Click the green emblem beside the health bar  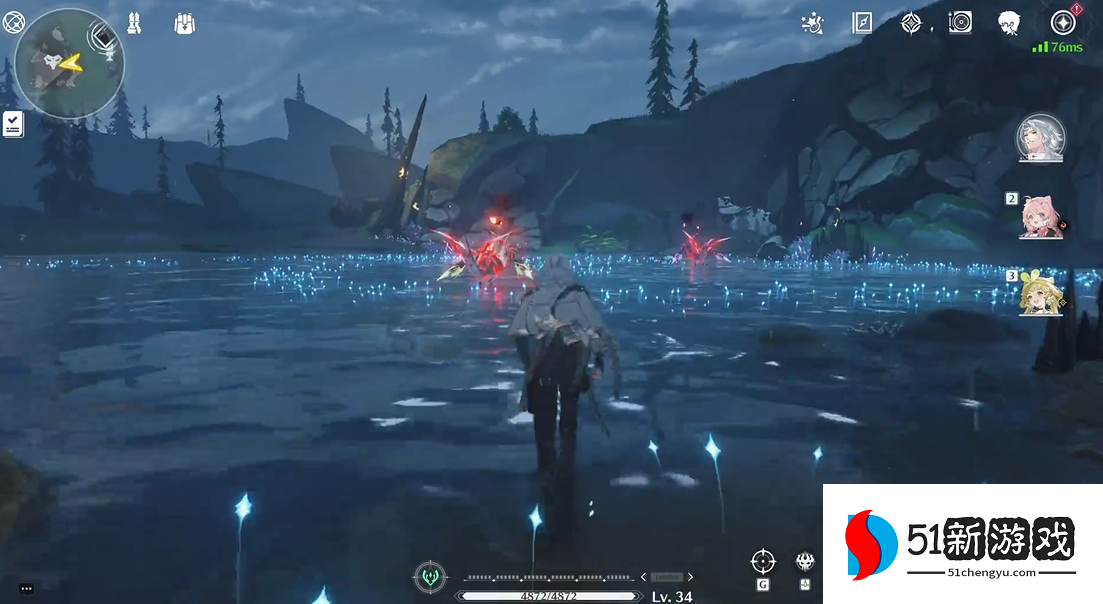[x=430, y=576]
